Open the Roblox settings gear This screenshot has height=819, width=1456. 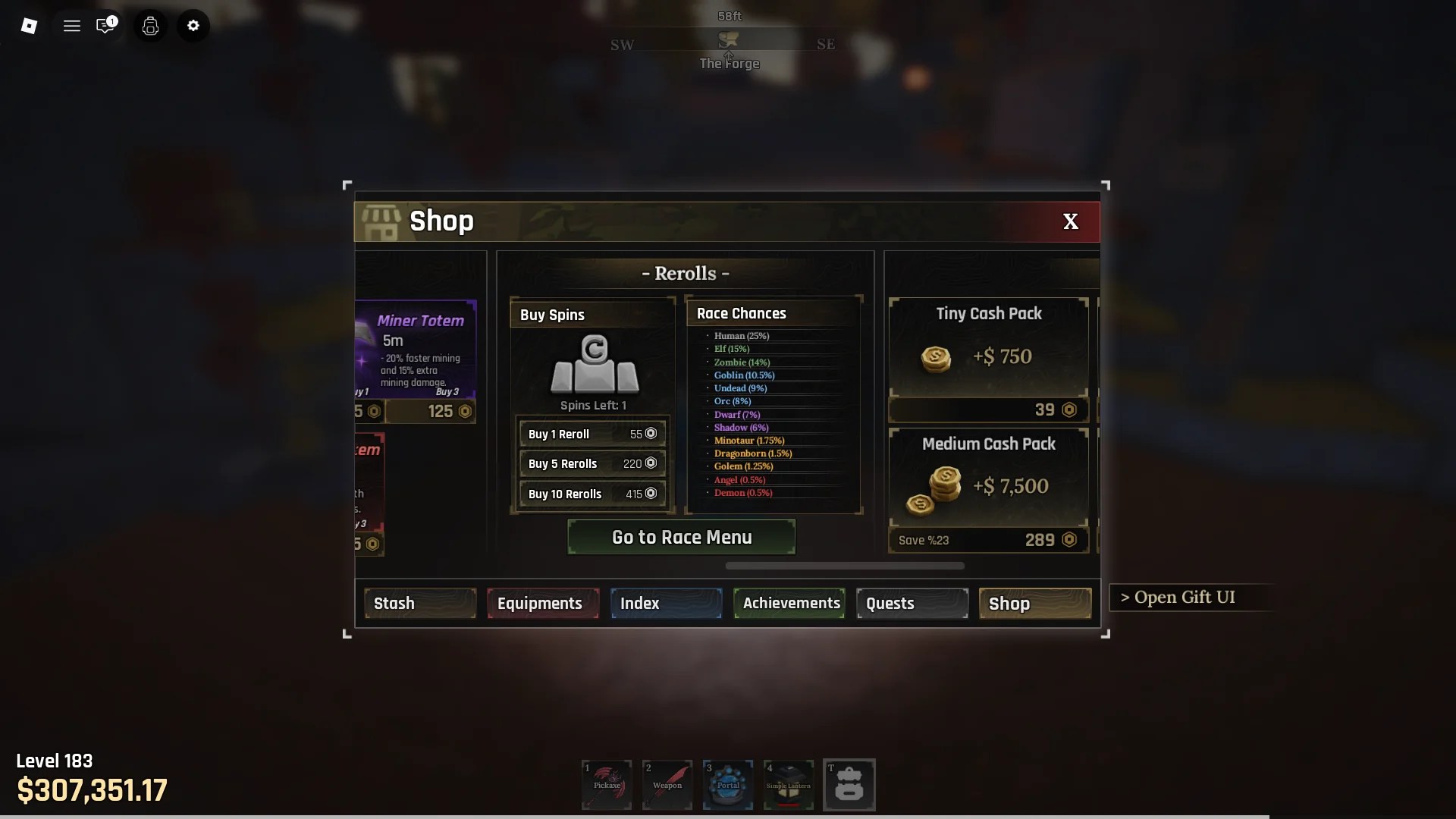(193, 26)
